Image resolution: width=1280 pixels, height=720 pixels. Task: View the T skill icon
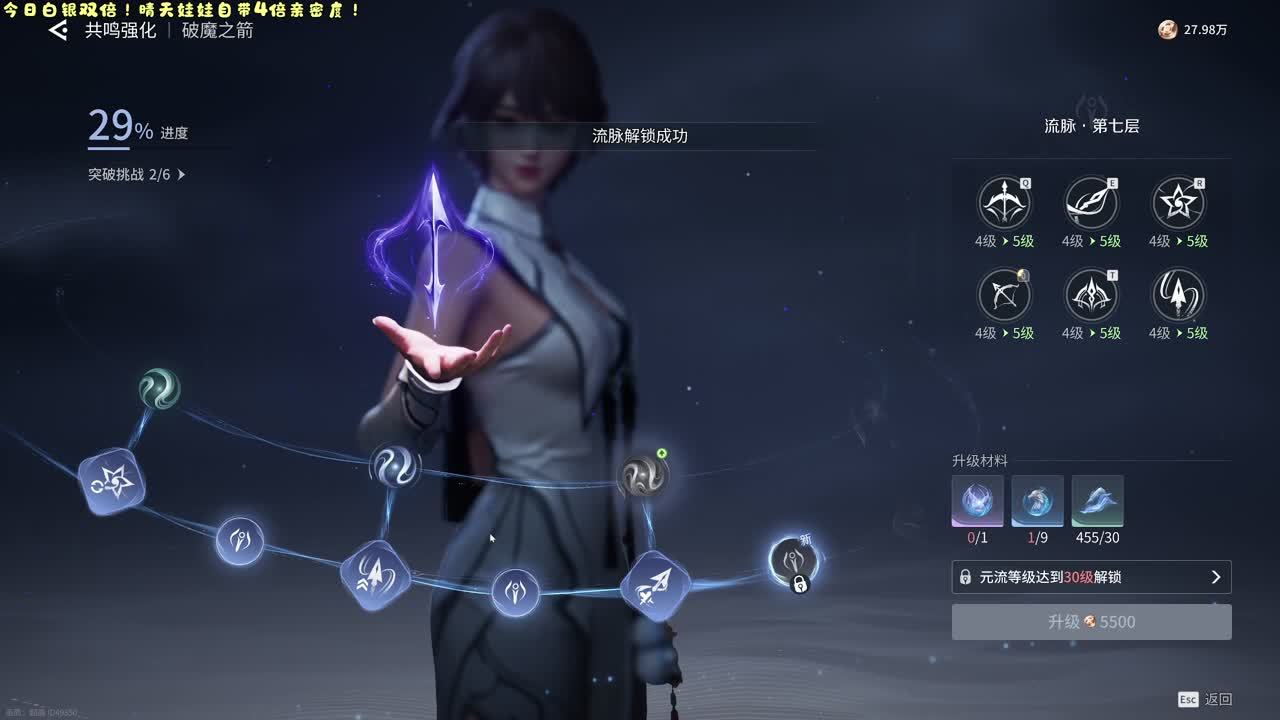point(1090,295)
